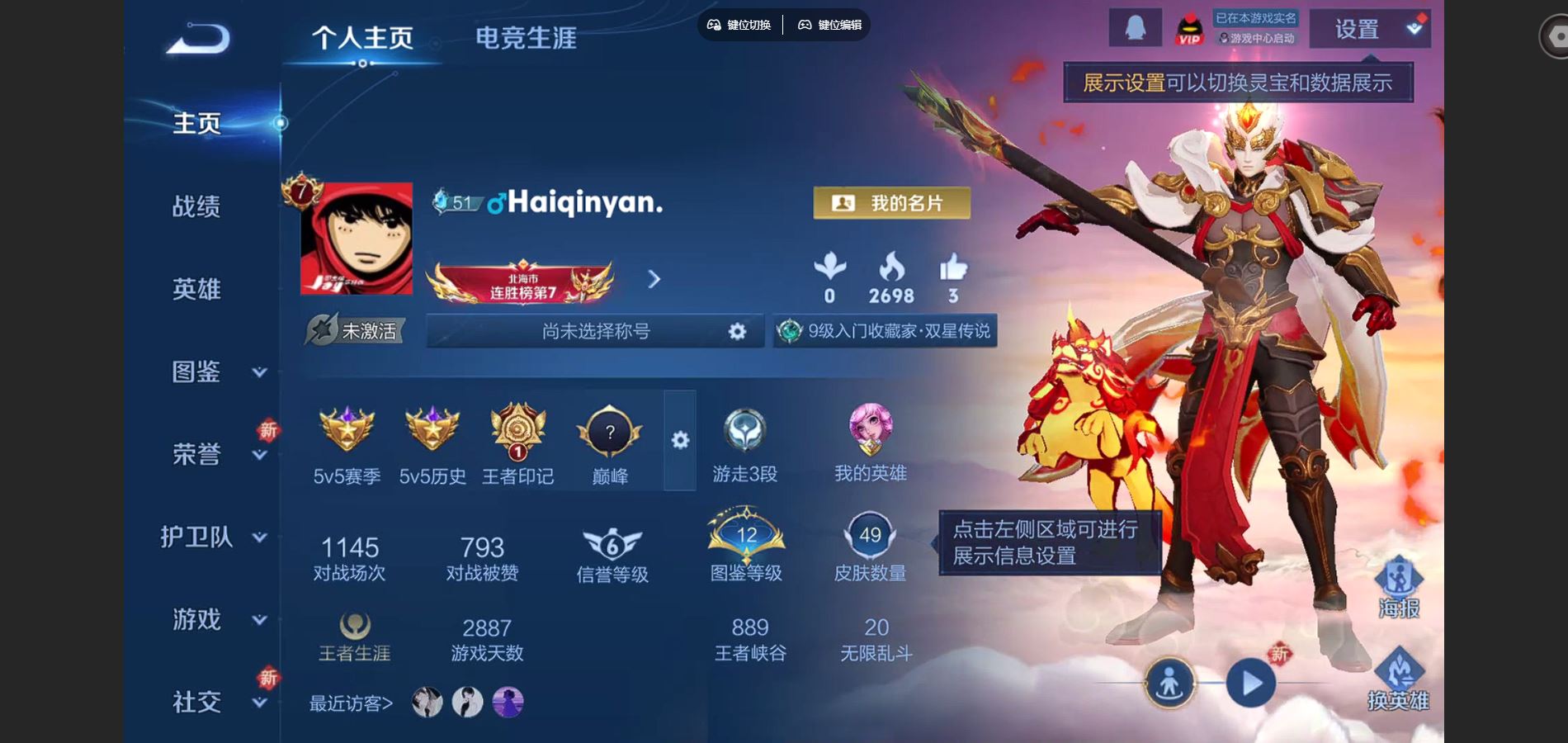
Task: Click the 键位编辑 overlay button
Action: click(830, 25)
